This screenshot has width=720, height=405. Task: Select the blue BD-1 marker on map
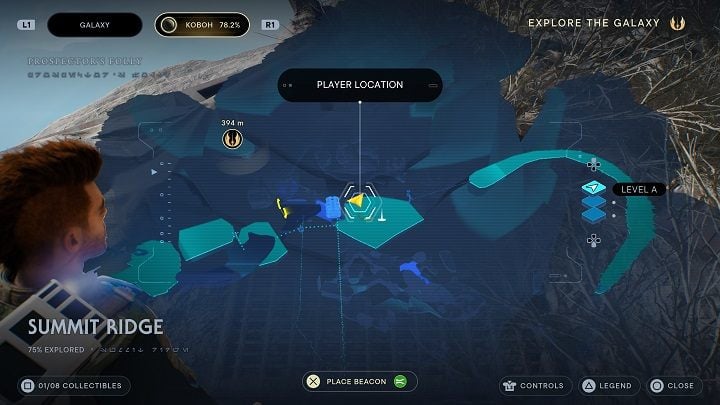click(x=330, y=205)
